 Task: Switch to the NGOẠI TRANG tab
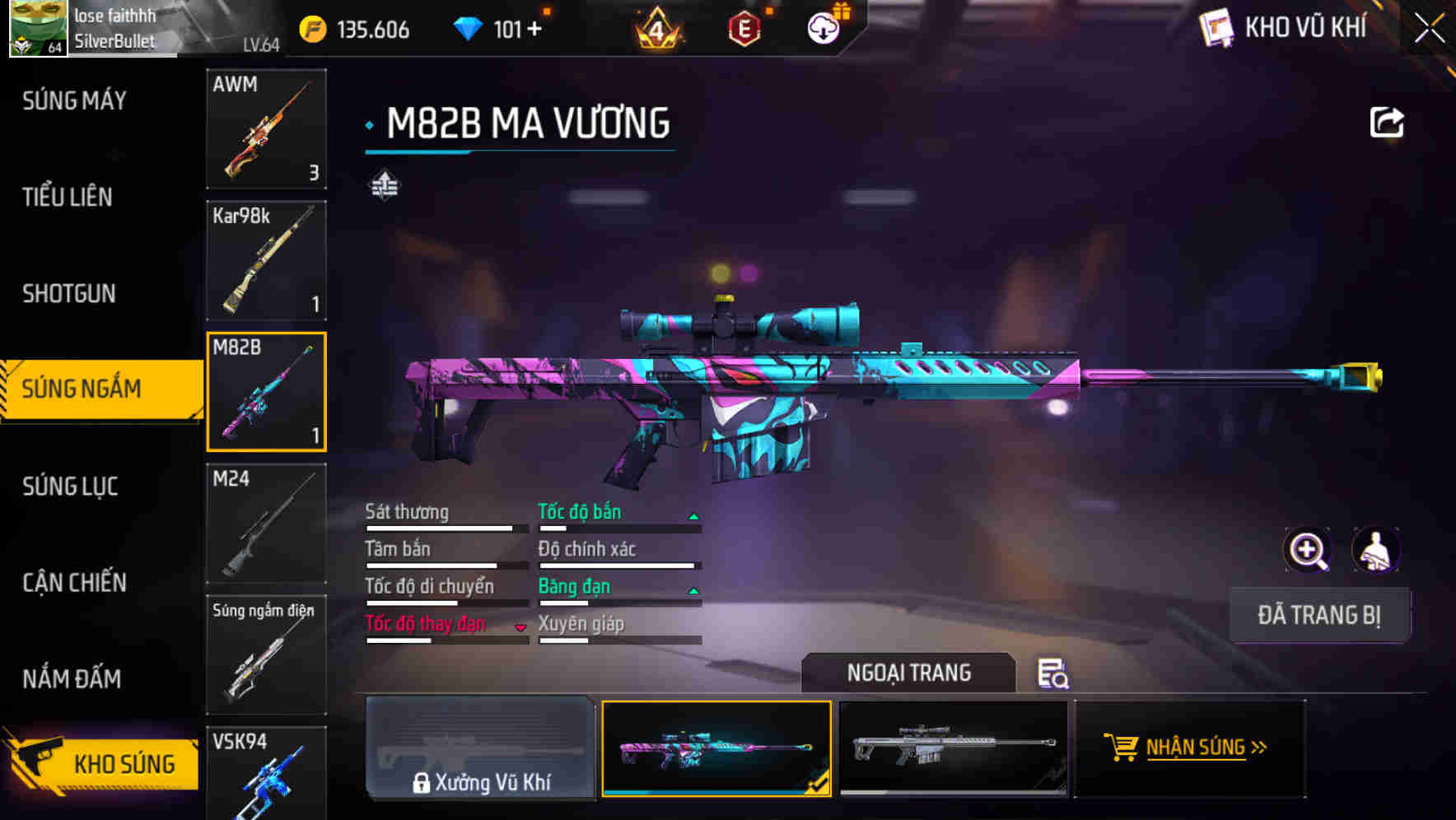coord(908,673)
